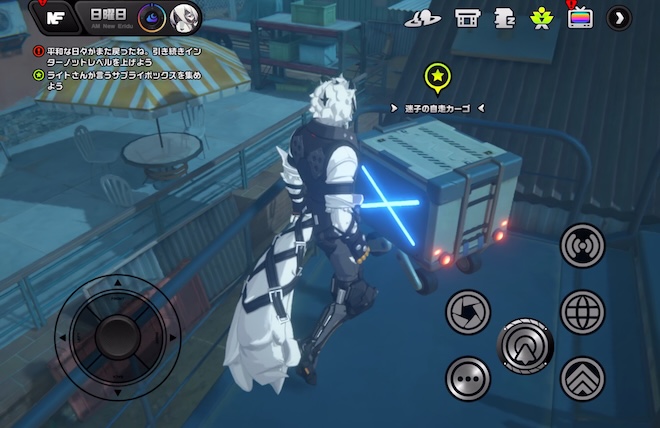Open the green winged figure icon
The height and width of the screenshot is (428, 660).
(542, 17)
